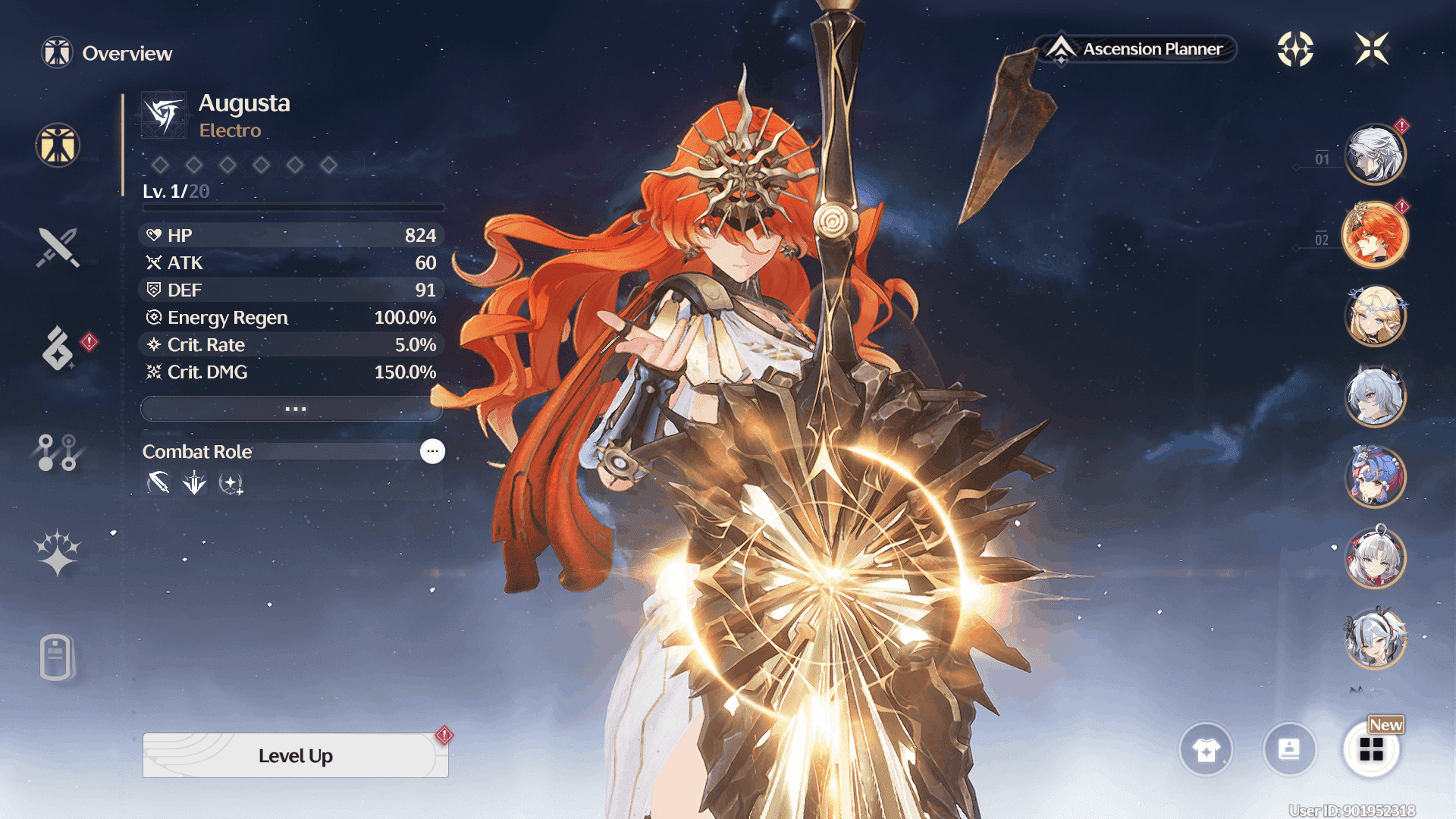Viewport: 1456px width, 819px height.
Task: Click the support-role Combat Role icon
Action: (x=231, y=483)
